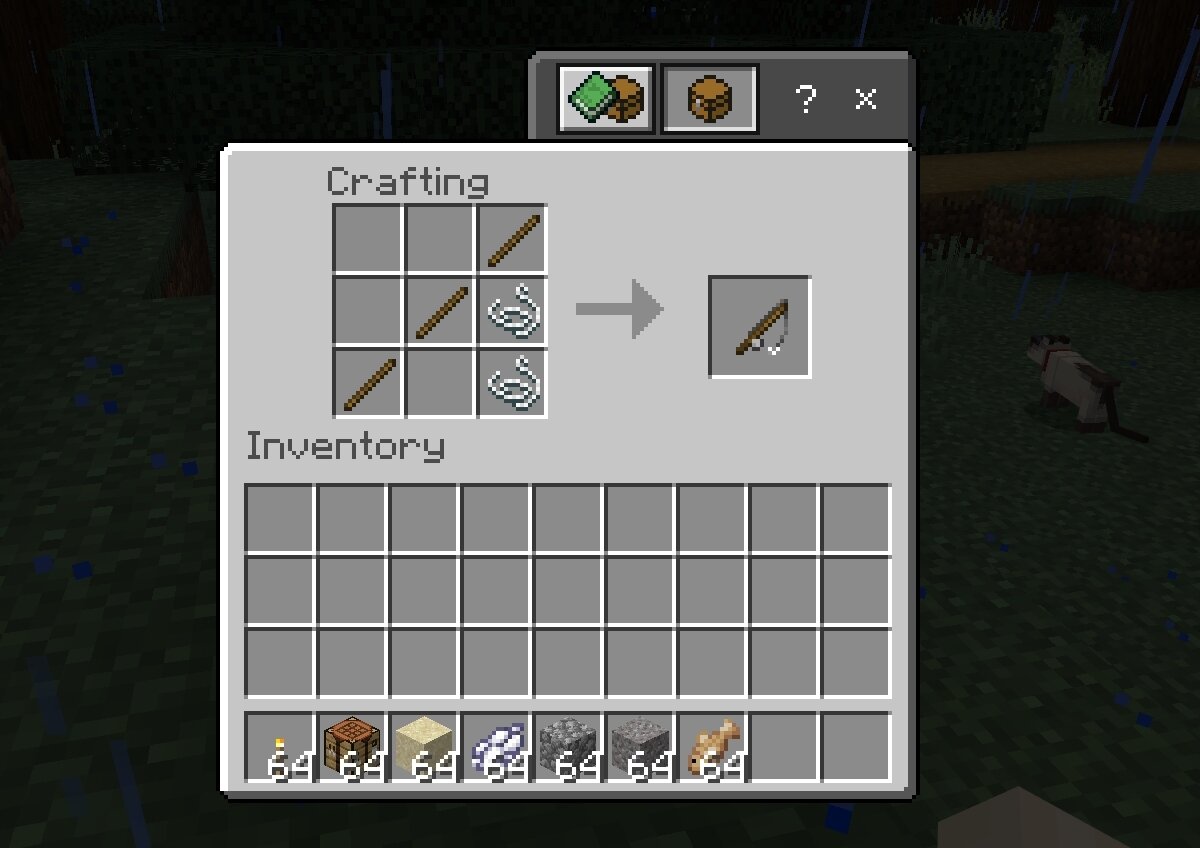Select the crafting table stack in the hotbar
The height and width of the screenshot is (848, 1200).
351,748
